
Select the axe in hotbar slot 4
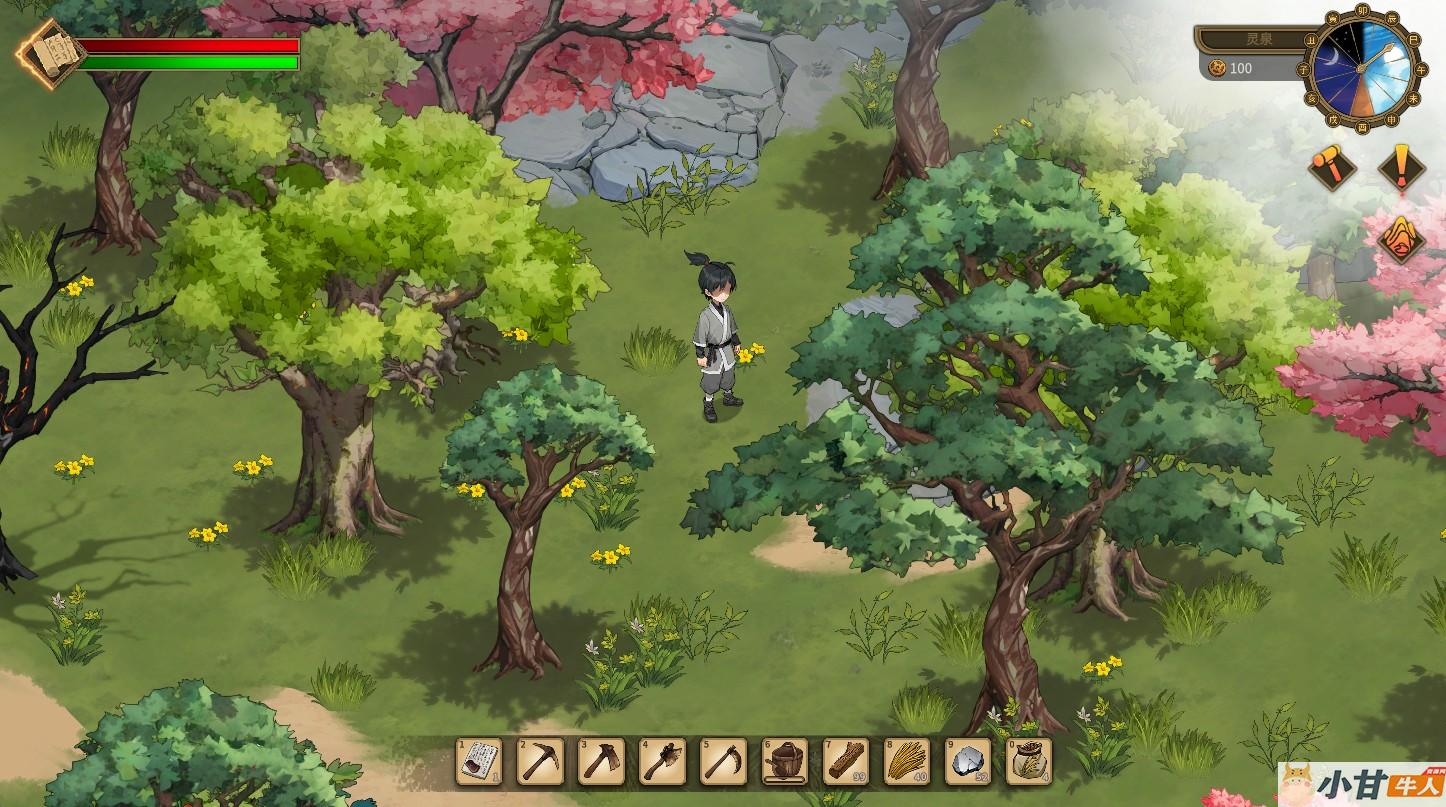coord(662,762)
